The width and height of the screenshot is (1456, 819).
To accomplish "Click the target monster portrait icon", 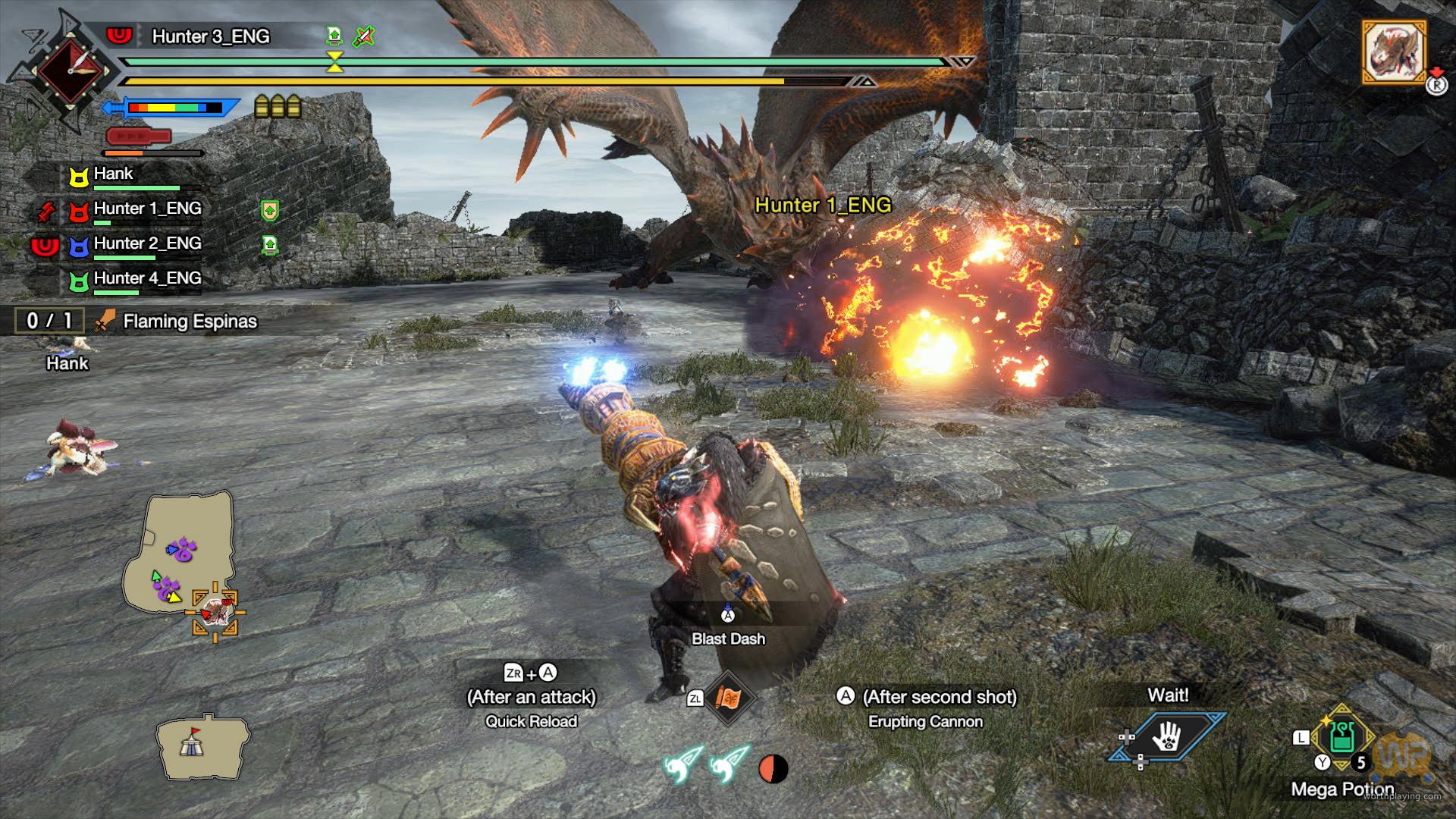I will click(1395, 52).
